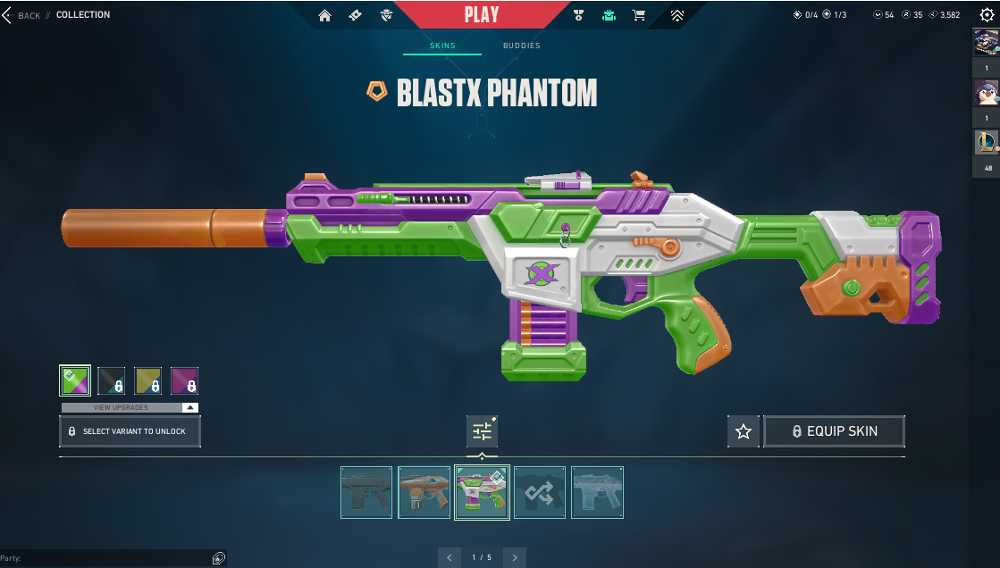The image size is (1000, 568).
Task: Pick the locked yellow variant swatch
Action: [x=148, y=381]
